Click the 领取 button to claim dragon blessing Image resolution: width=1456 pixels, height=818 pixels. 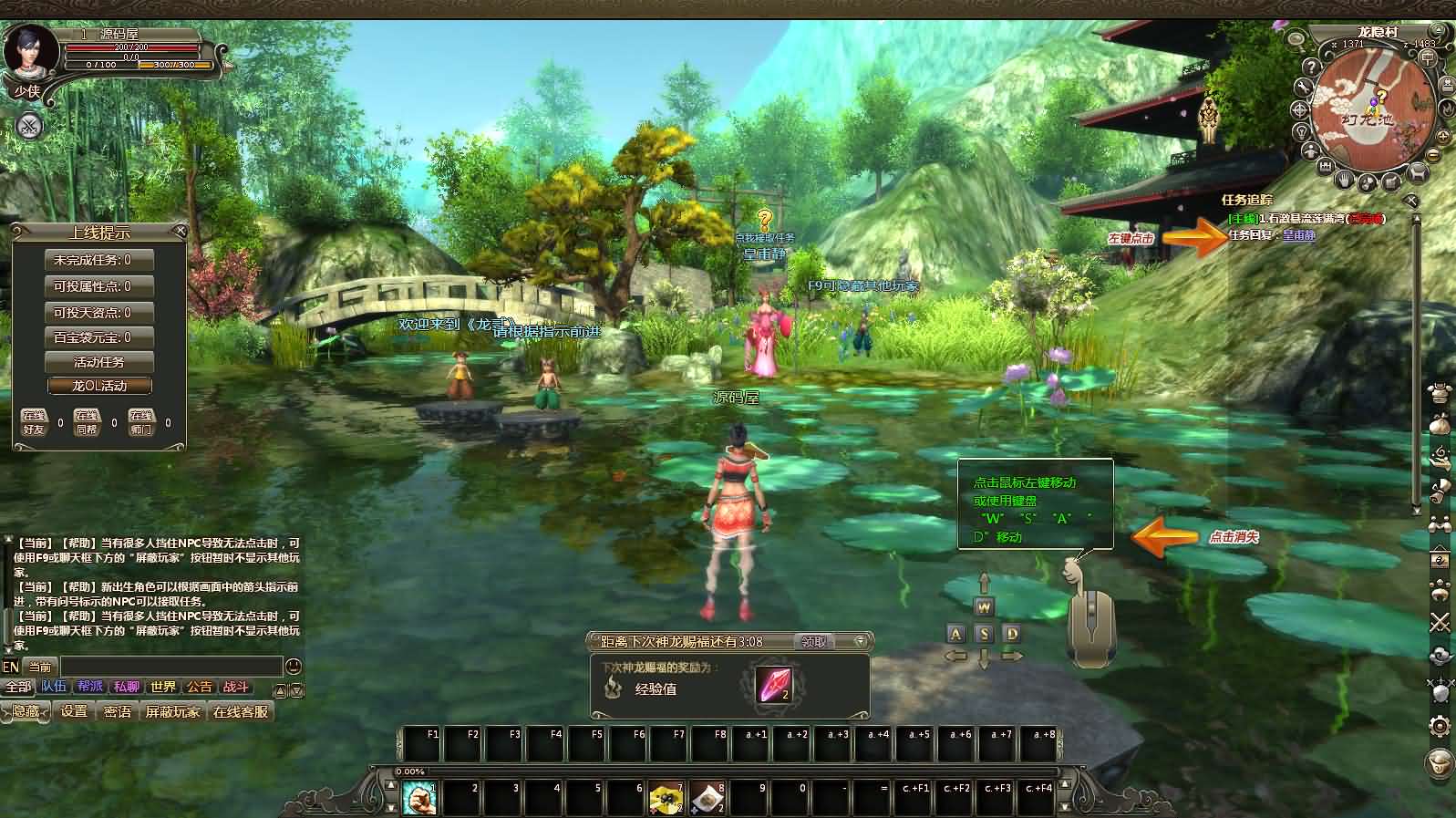816,643
